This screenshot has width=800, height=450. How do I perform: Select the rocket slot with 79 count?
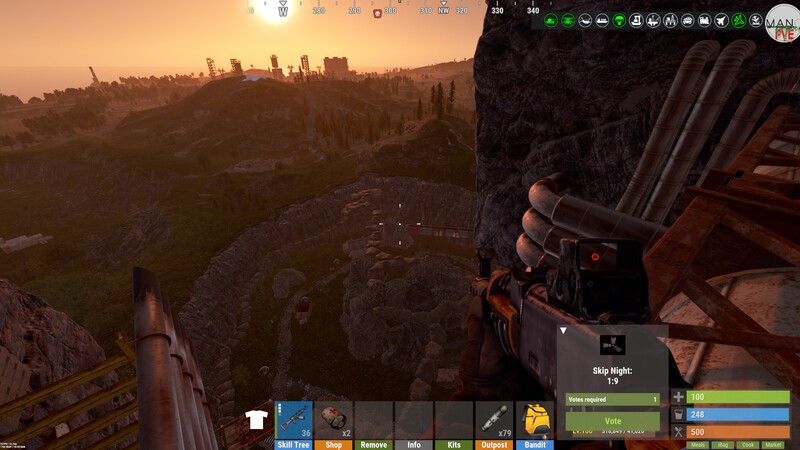(494, 420)
